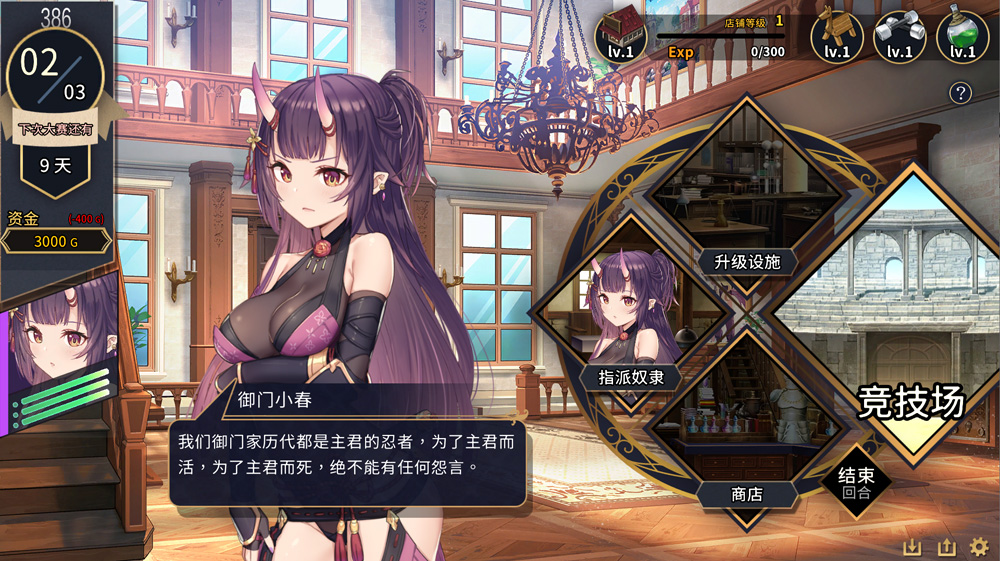Select the red-roofed shop house icon
Image resolution: width=1000 pixels, height=561 pixels.
(621, 37)
